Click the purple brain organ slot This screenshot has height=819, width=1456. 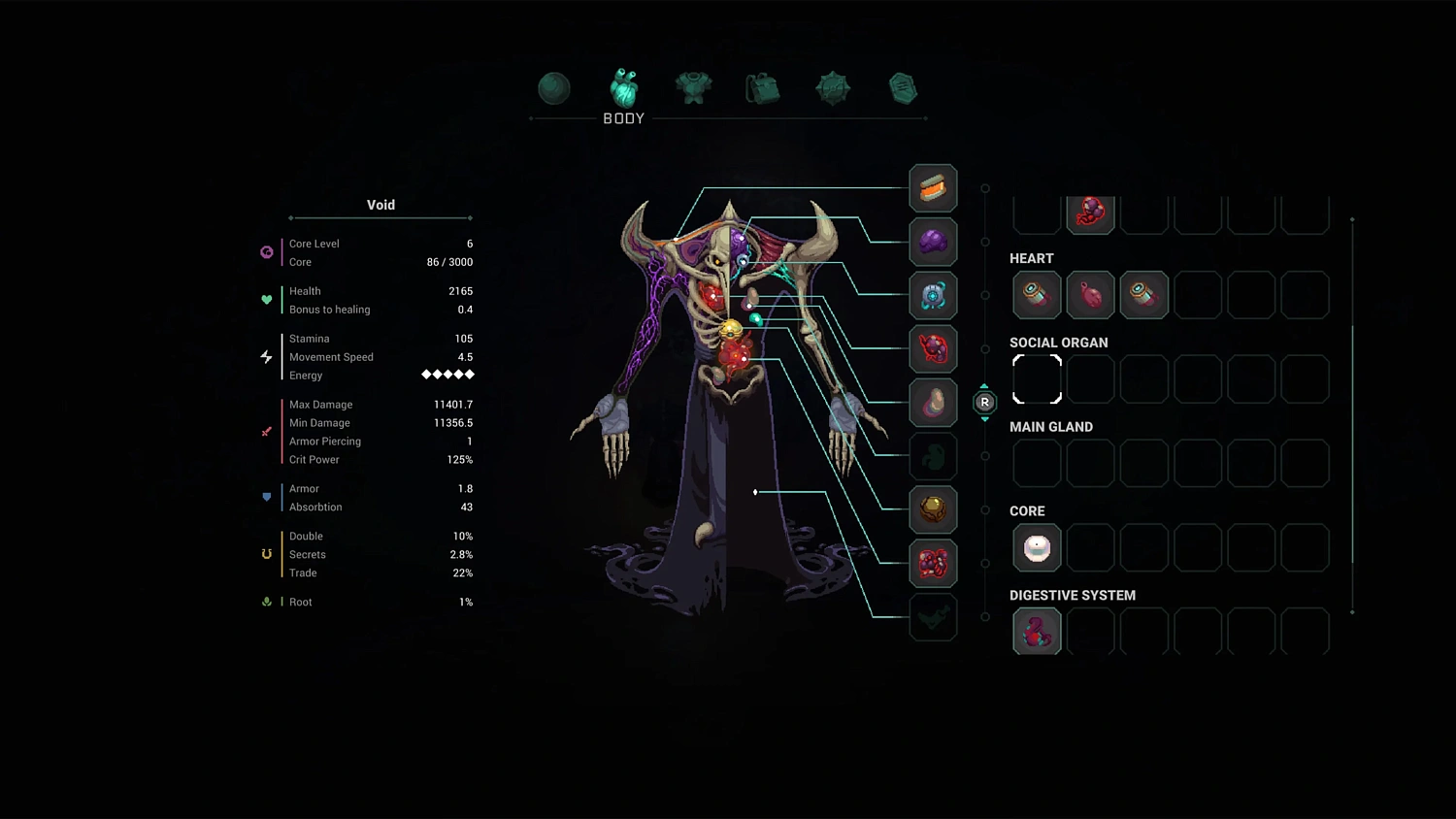coord(933,243)
